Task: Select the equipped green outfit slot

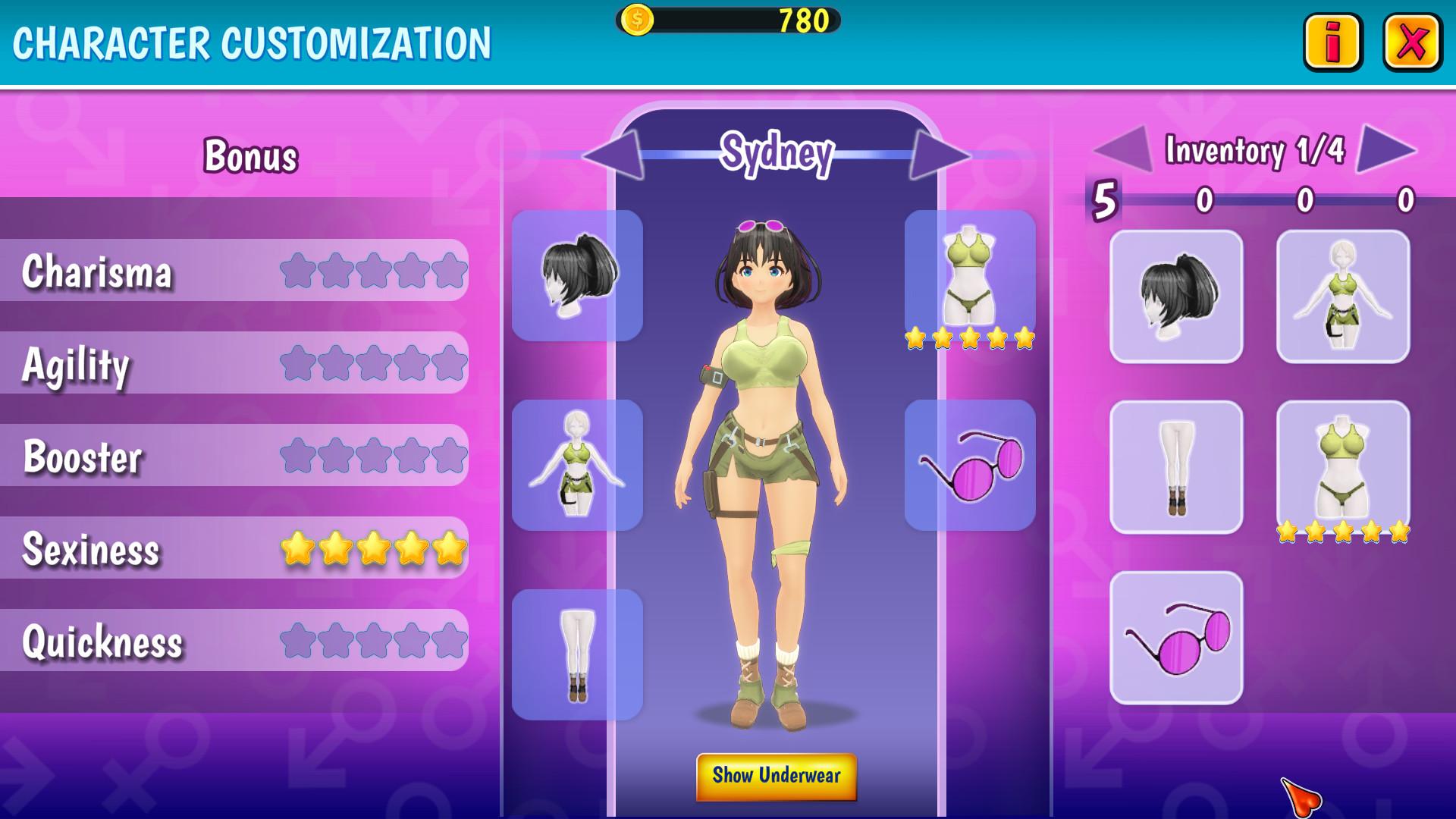Action: [577, 465]
